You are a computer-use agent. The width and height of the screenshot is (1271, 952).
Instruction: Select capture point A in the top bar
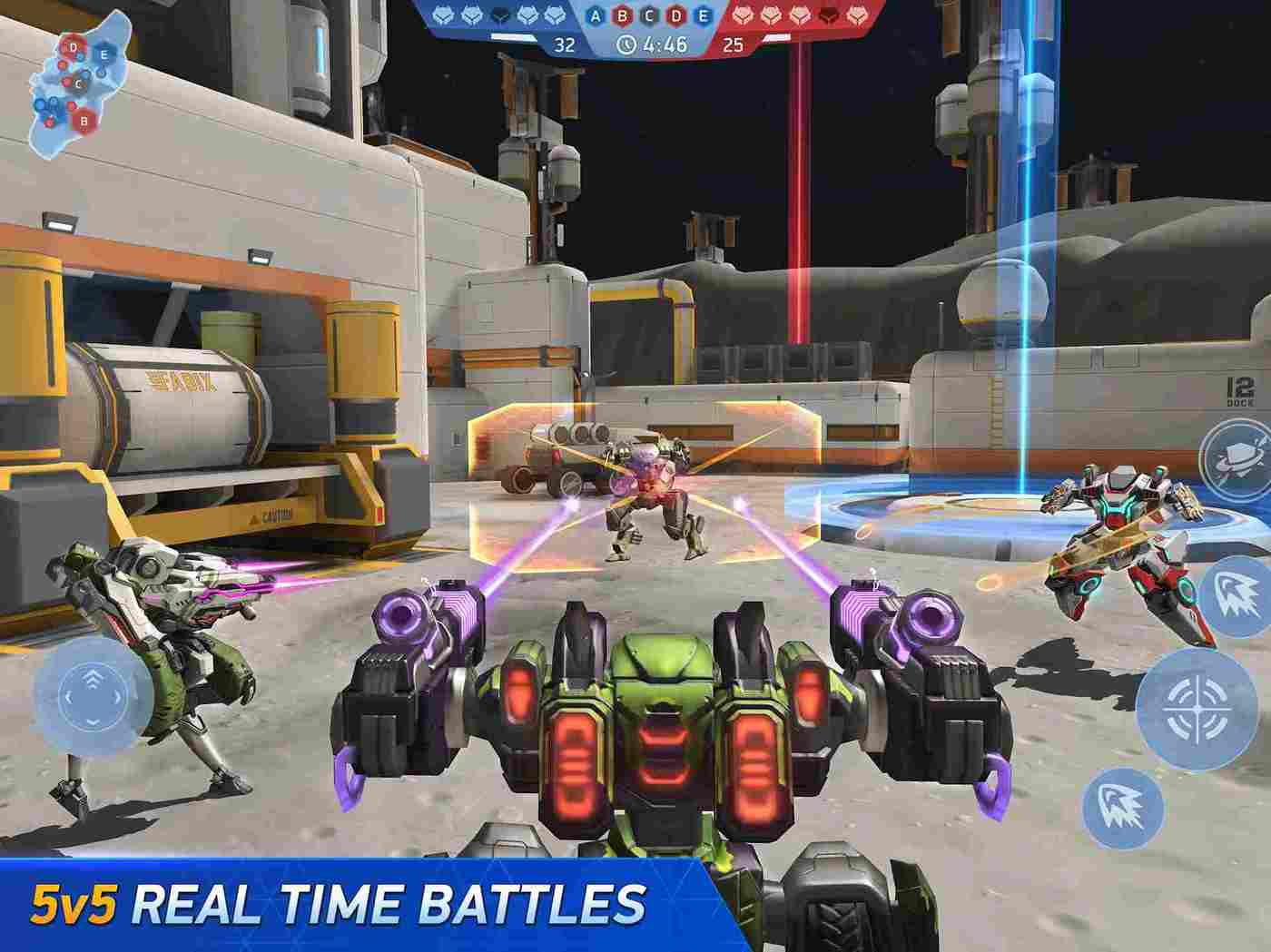coord(596,15)
